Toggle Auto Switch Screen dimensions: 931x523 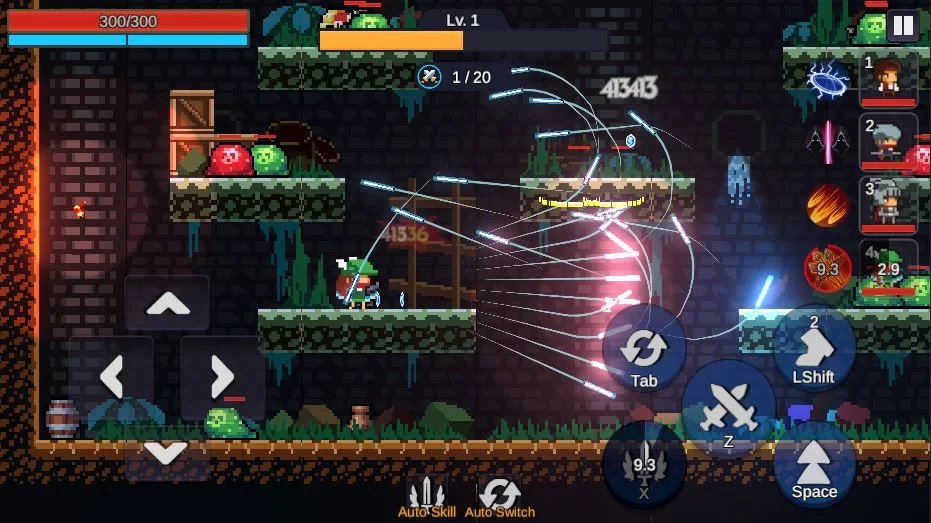pyautogui.click(x=499, y=496)
